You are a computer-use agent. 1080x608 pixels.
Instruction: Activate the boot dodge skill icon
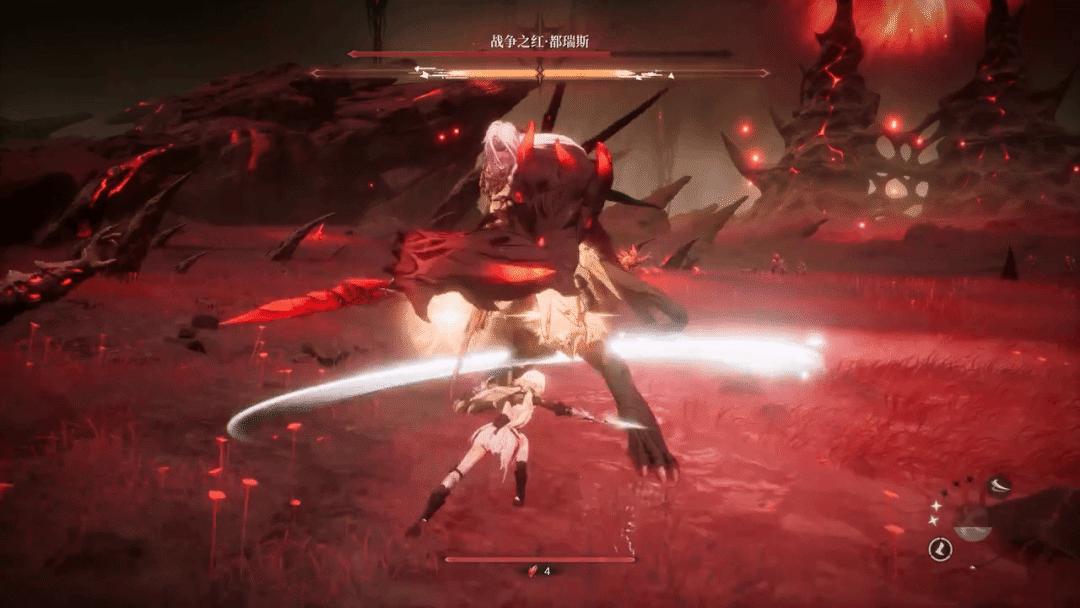pos(940,548)
